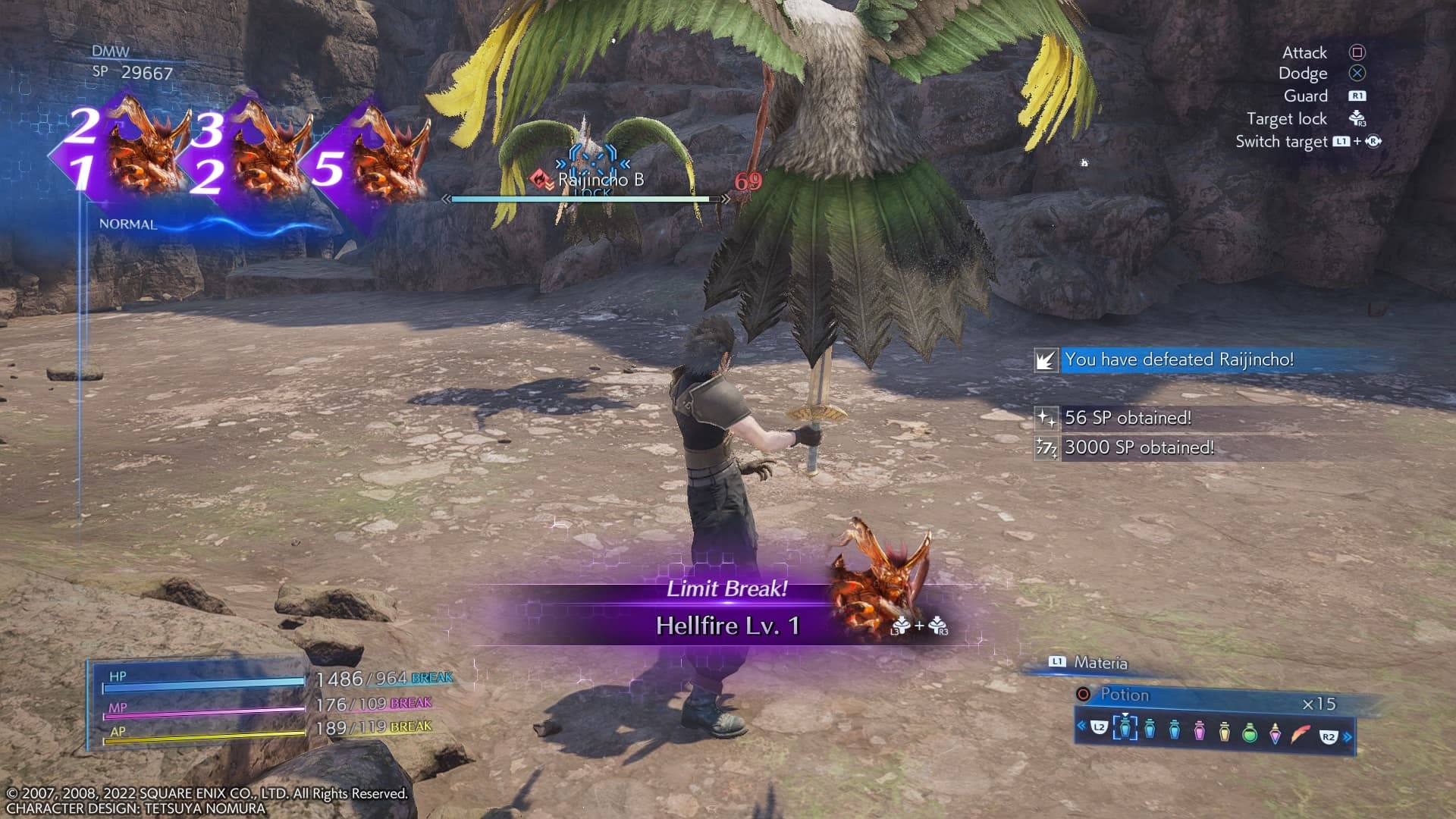Viewport: 1456px width, 819px height.
Task: Select the highlighted Potion in the item bar
Action: tap(1125, 729)
